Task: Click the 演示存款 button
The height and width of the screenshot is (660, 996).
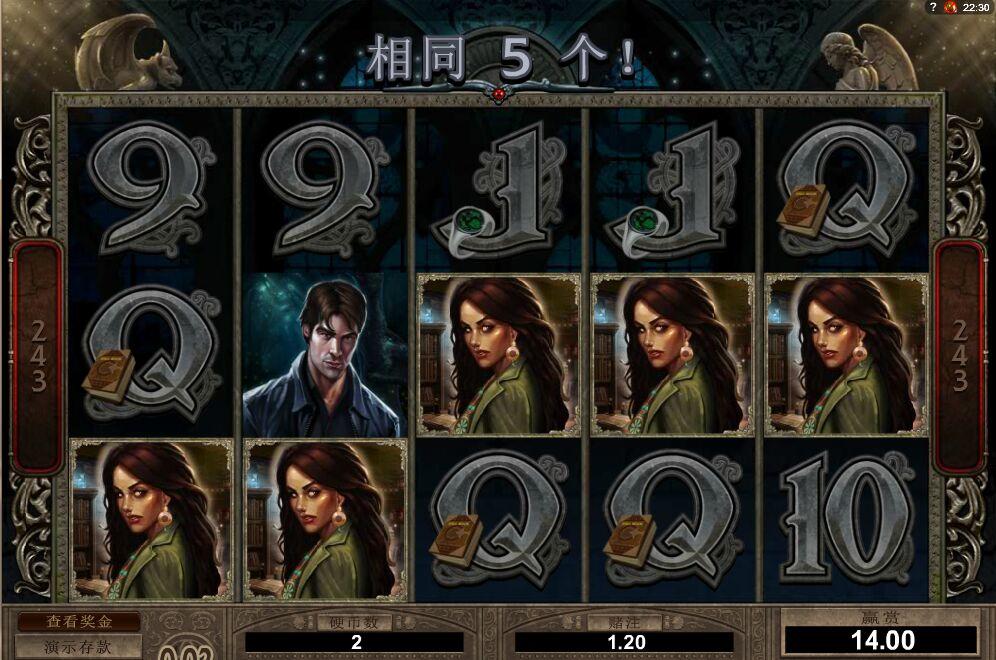Action: click(x=78, y=647)
